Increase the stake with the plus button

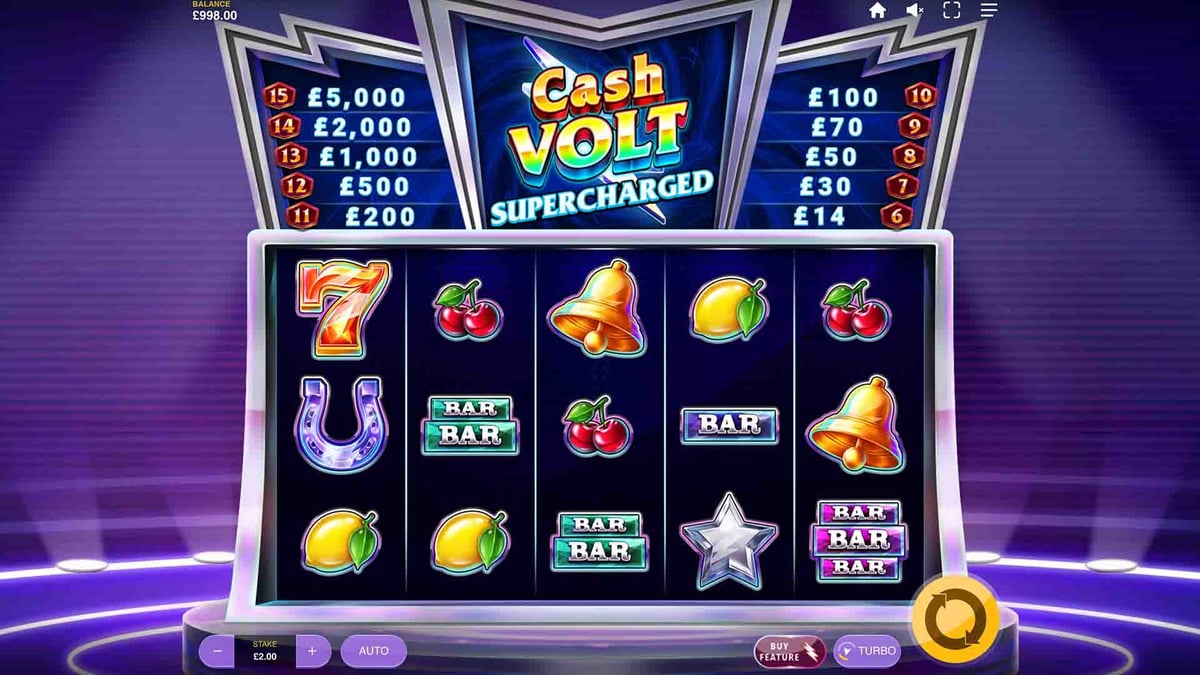[312, 651]
